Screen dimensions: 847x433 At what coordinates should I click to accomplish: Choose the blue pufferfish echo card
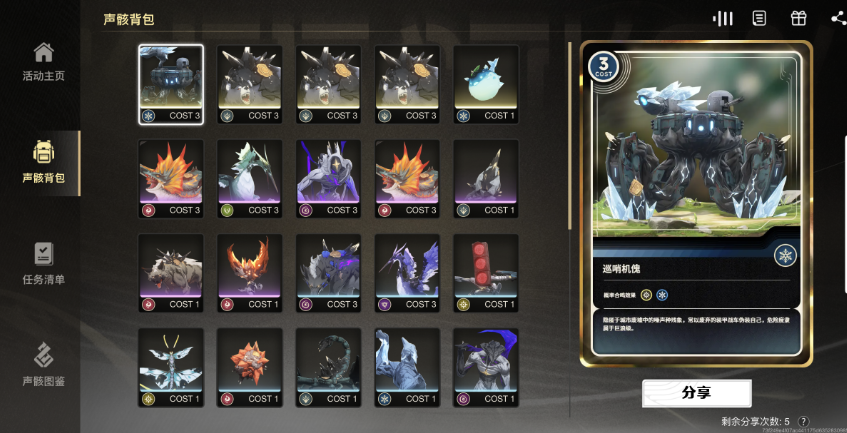coord(486,84)
